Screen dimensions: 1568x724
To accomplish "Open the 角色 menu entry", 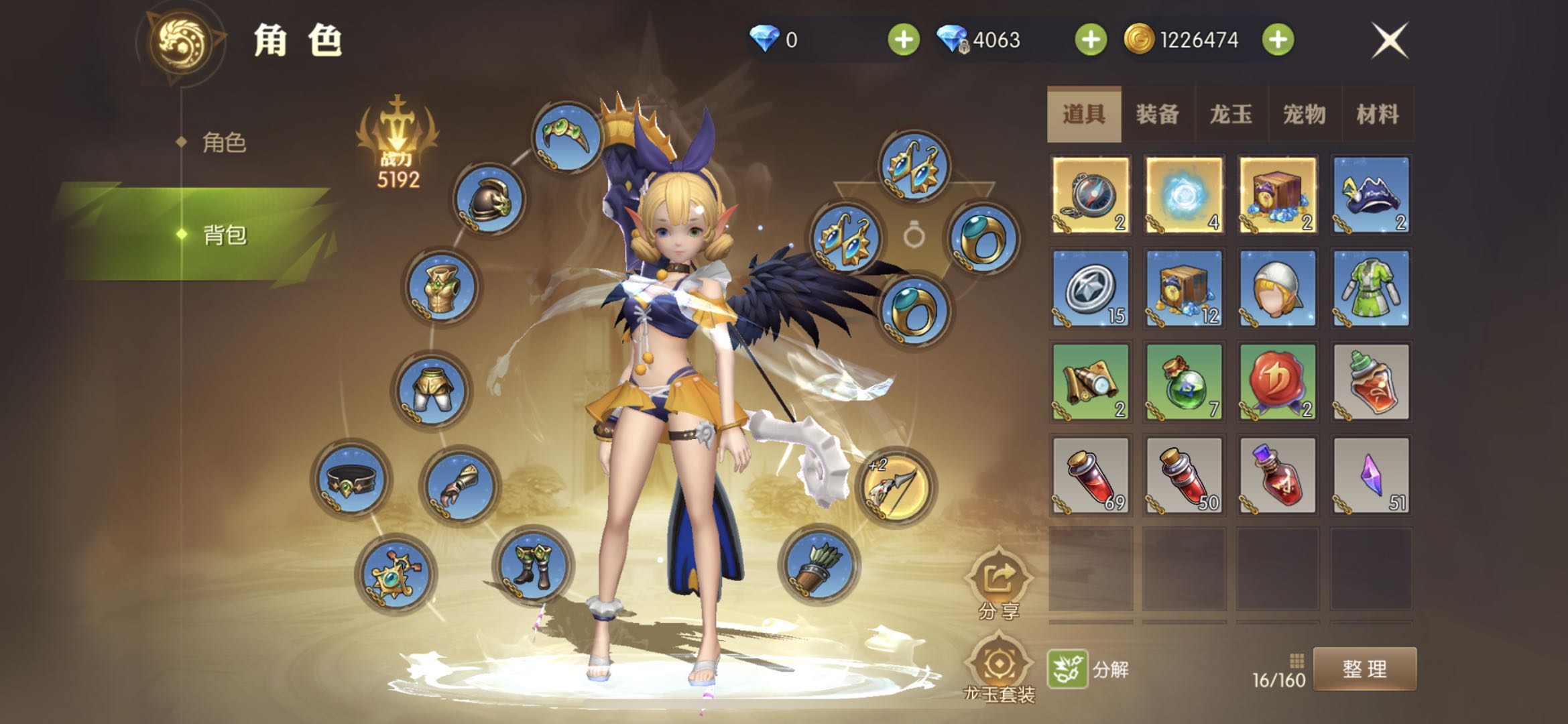I will tap(224, 143).
